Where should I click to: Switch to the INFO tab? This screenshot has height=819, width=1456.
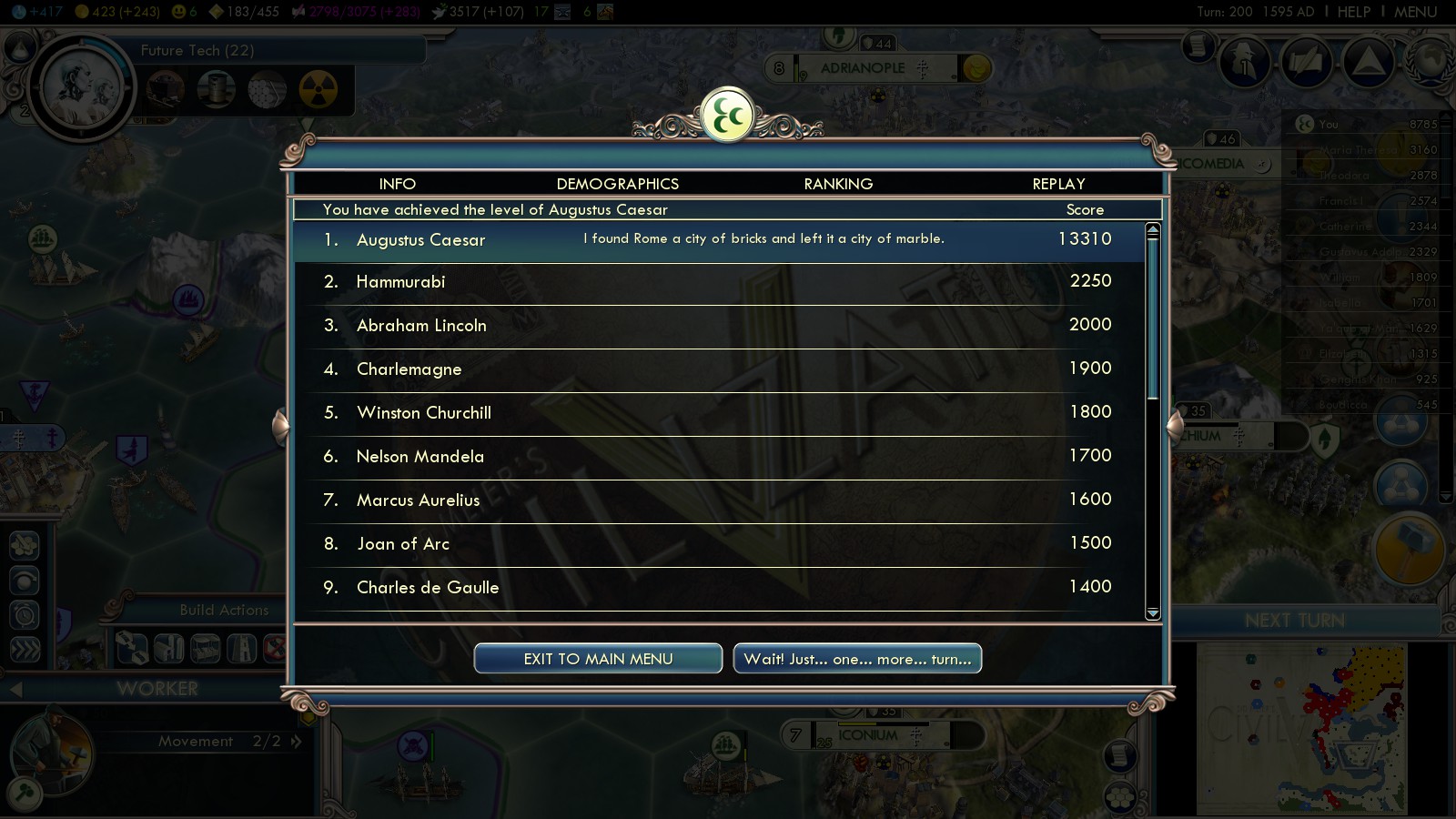coord(397,184)
